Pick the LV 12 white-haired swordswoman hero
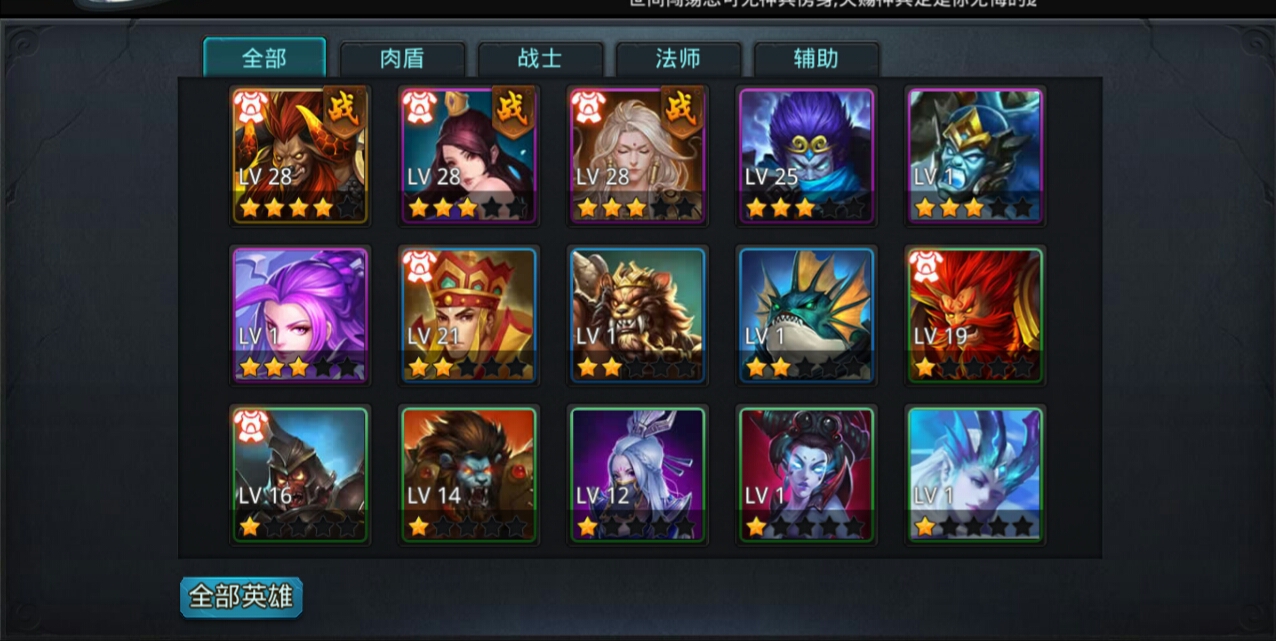Viewport: 1276px width, 641px height. pyautogui.click(x=638, y=474)
